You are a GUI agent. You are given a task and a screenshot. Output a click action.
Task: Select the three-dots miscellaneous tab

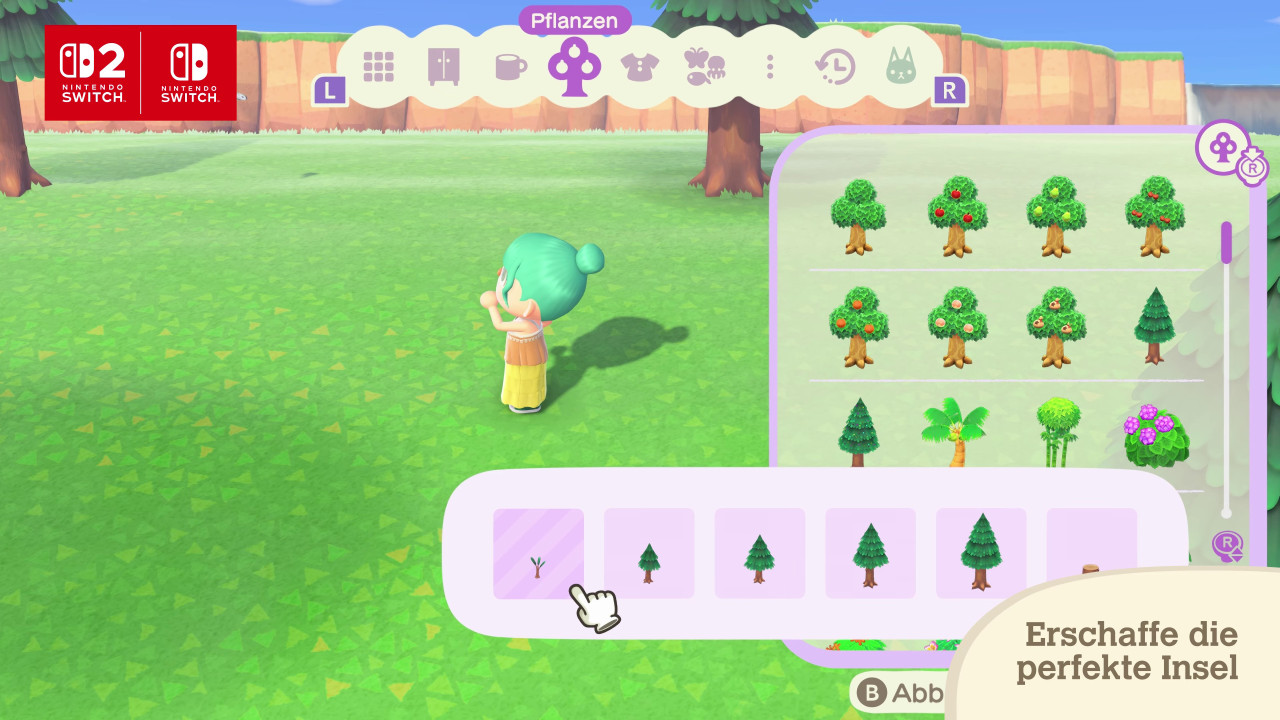tap(770, 67)
